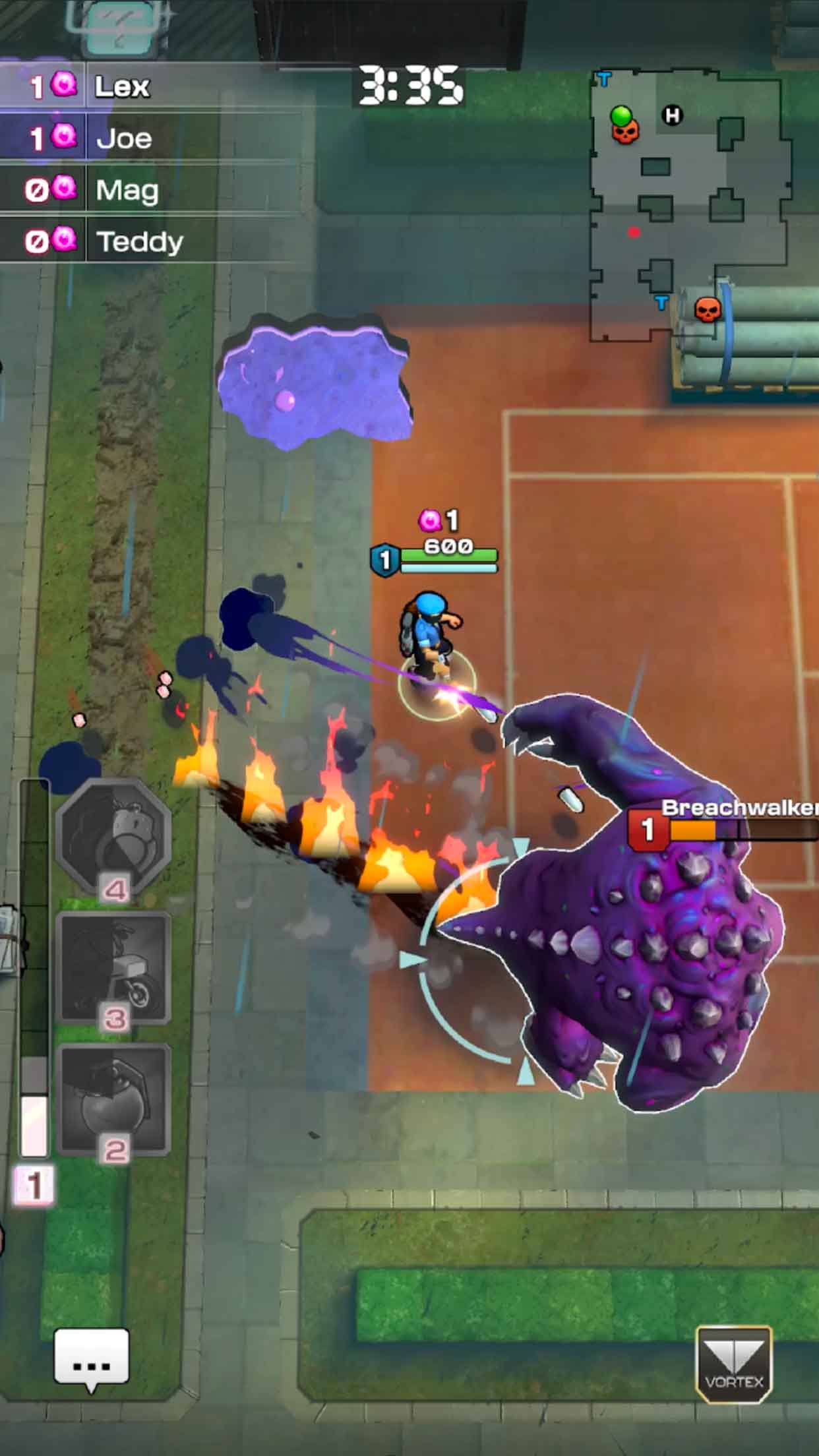Use the scooter ability card costing 3
The height and width of the screenshot is (1456, 819).
point(113,968)
